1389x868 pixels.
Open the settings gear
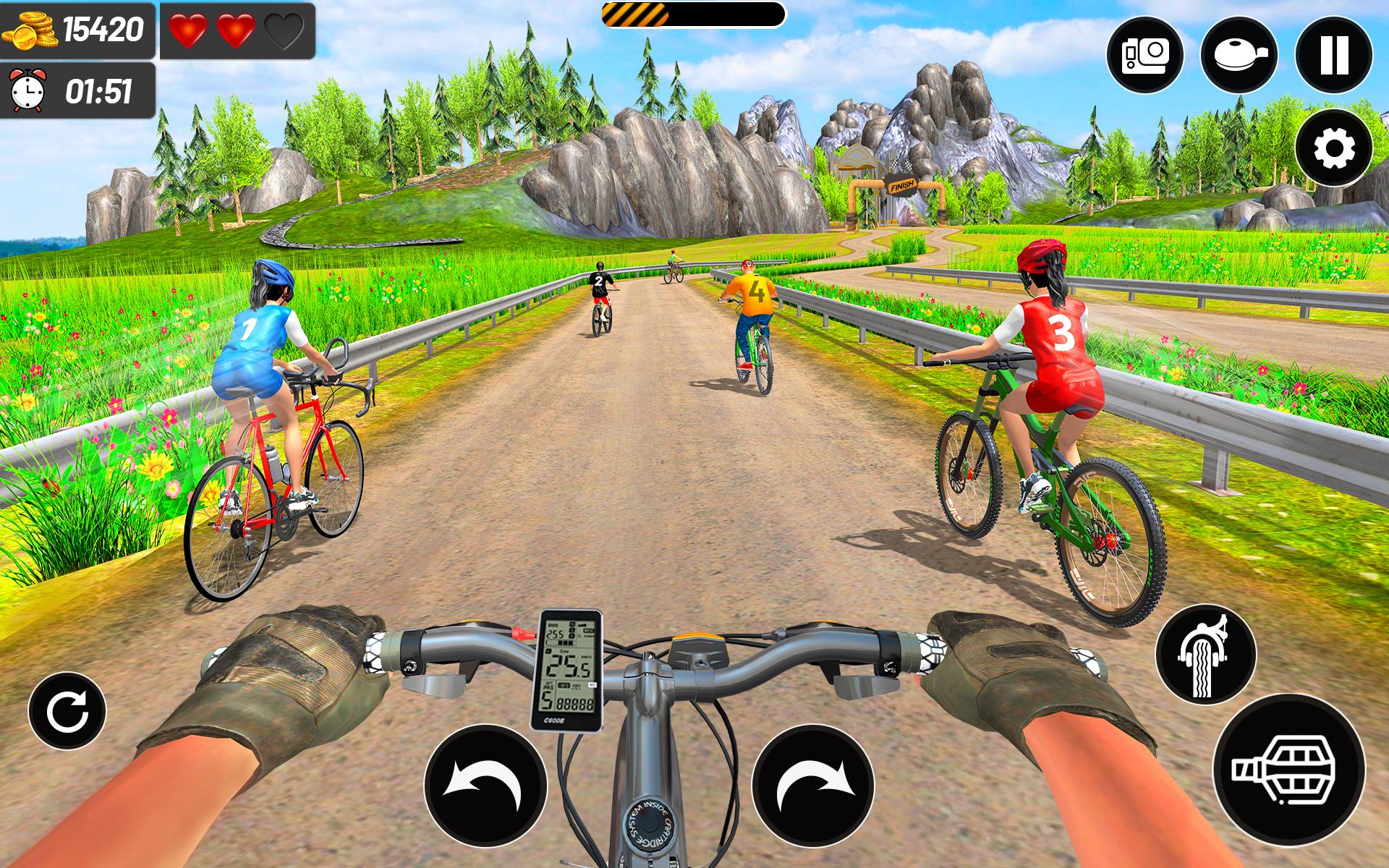point(1333,147)
